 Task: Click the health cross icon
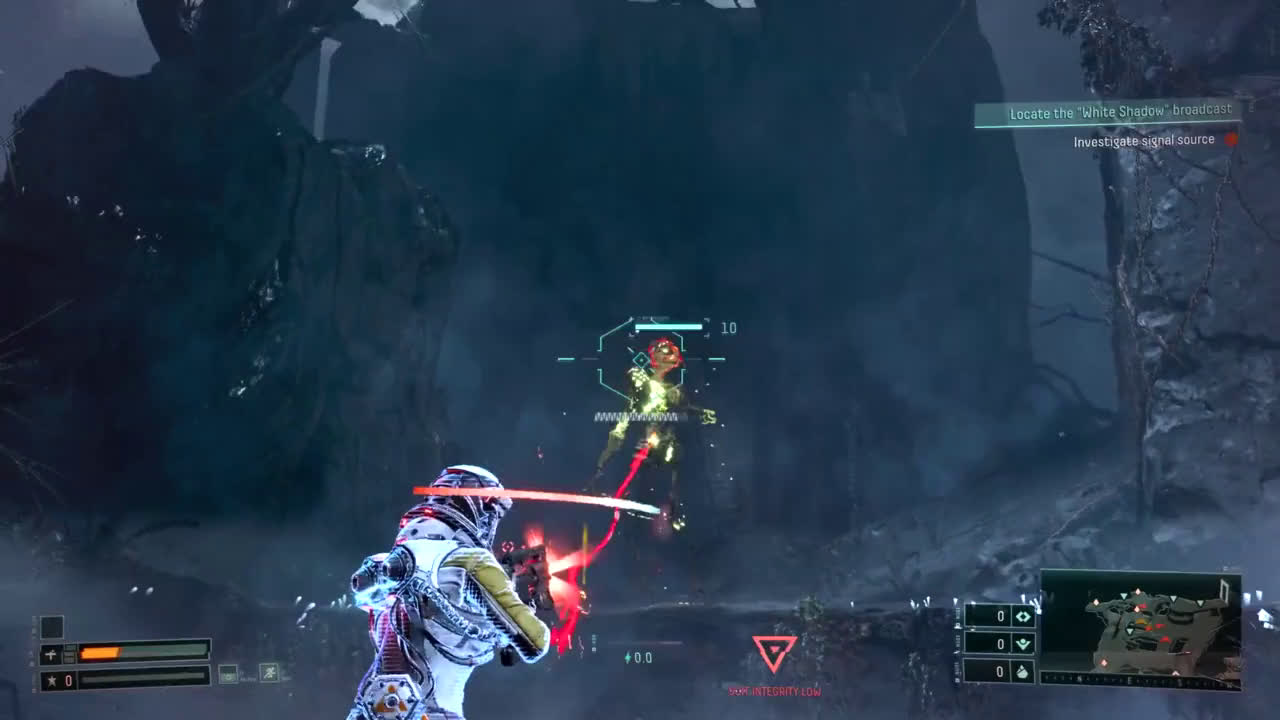click(52, 654)
